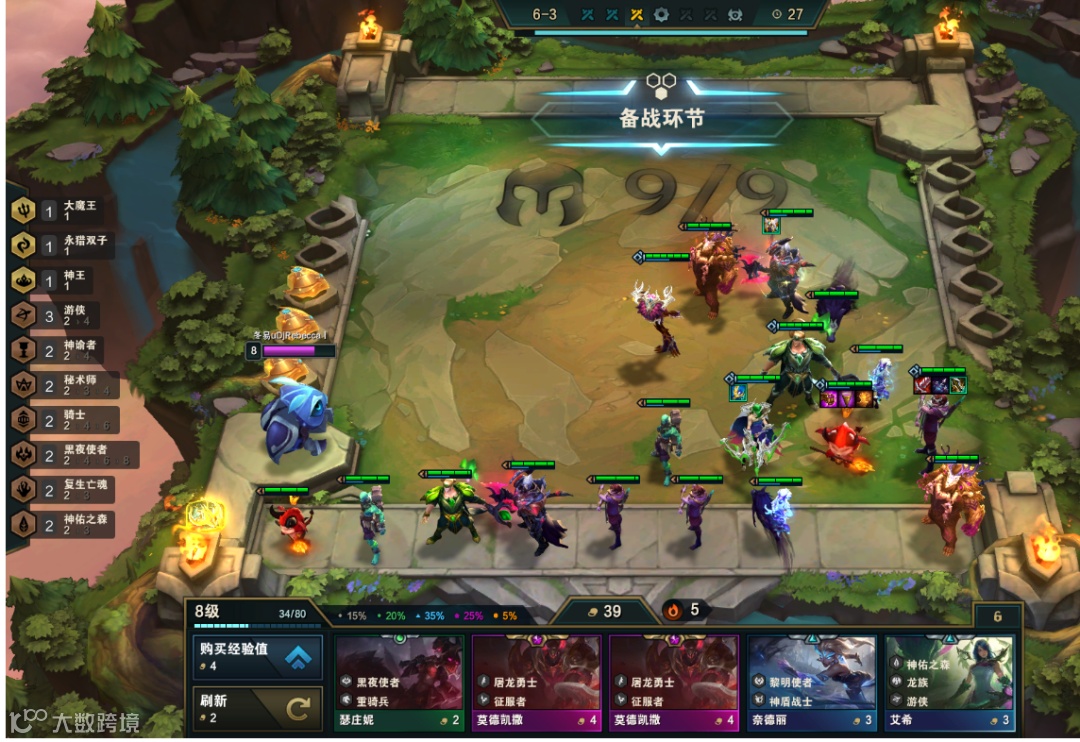View the 秘术师 trait row

62,386
